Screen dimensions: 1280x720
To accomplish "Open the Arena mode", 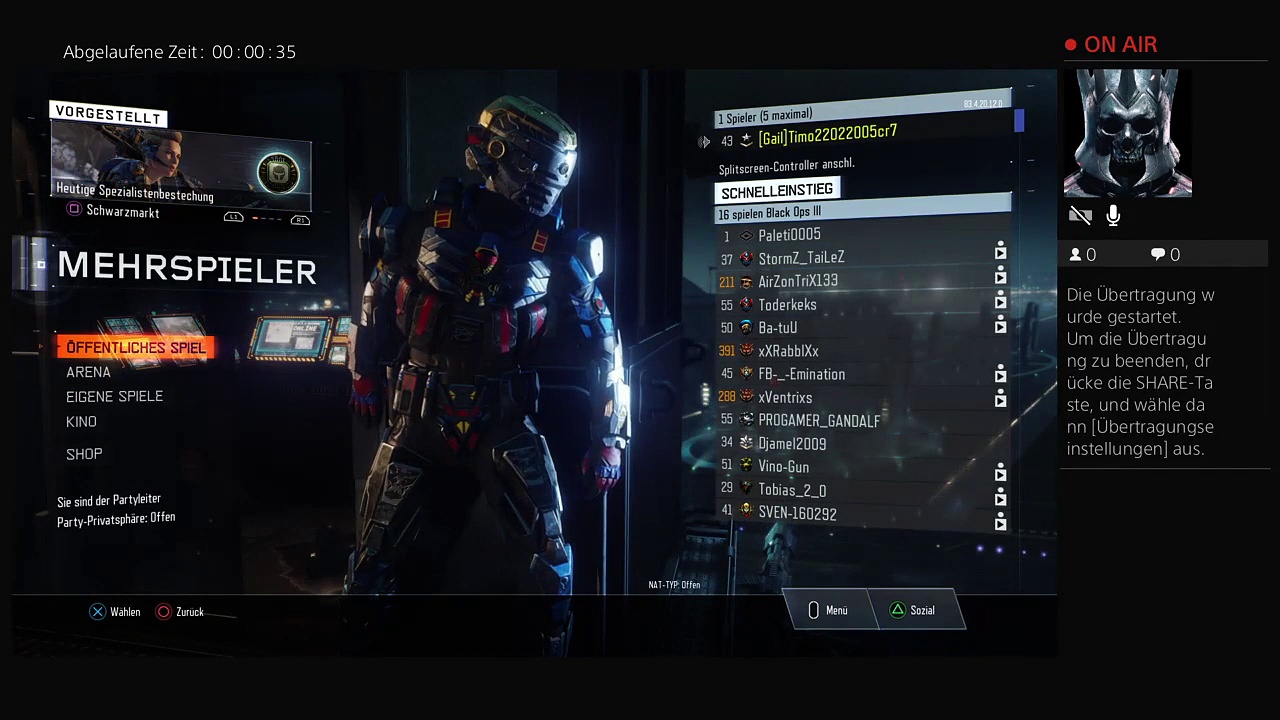I will tap(88, 372).
